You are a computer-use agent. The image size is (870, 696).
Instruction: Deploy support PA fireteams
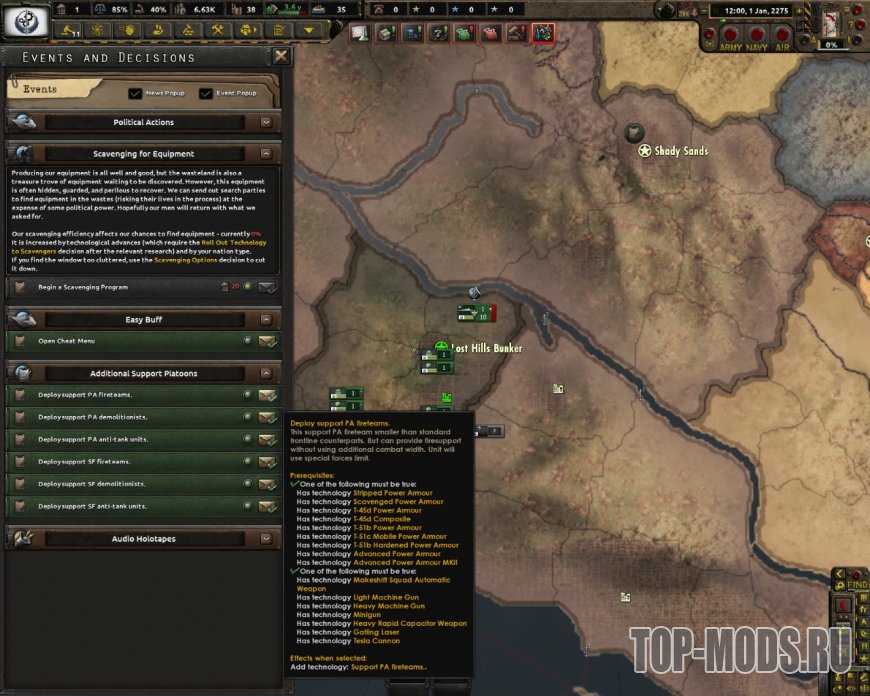267,394
